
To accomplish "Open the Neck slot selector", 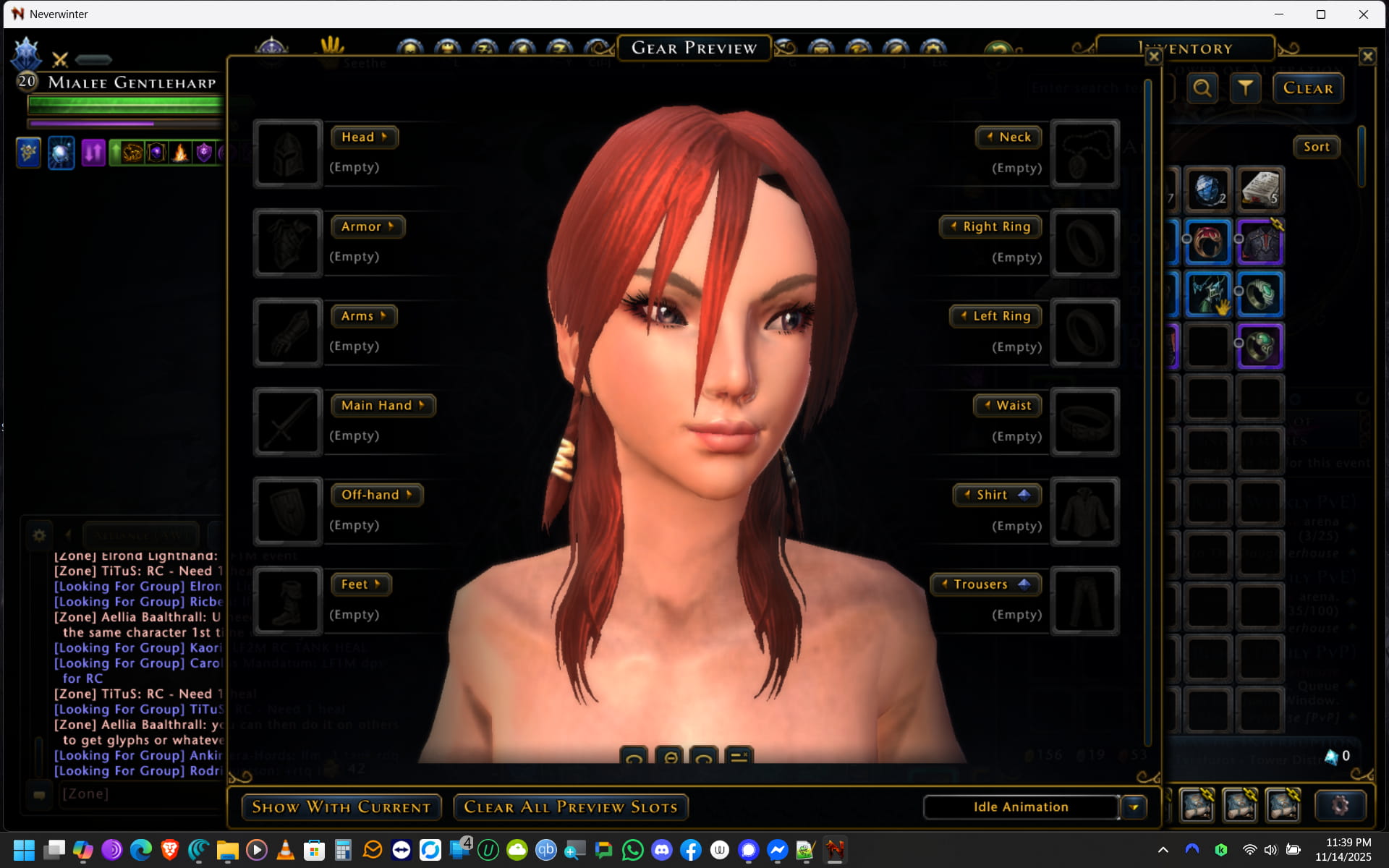I will click(1008, 137).
